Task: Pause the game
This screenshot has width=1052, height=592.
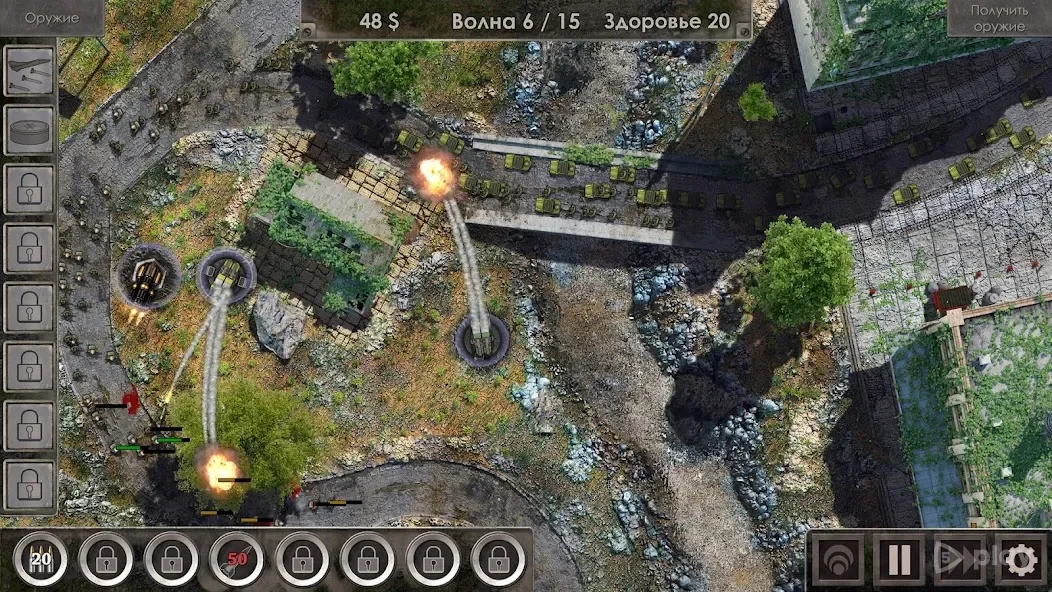Action: tap(898, 560)
